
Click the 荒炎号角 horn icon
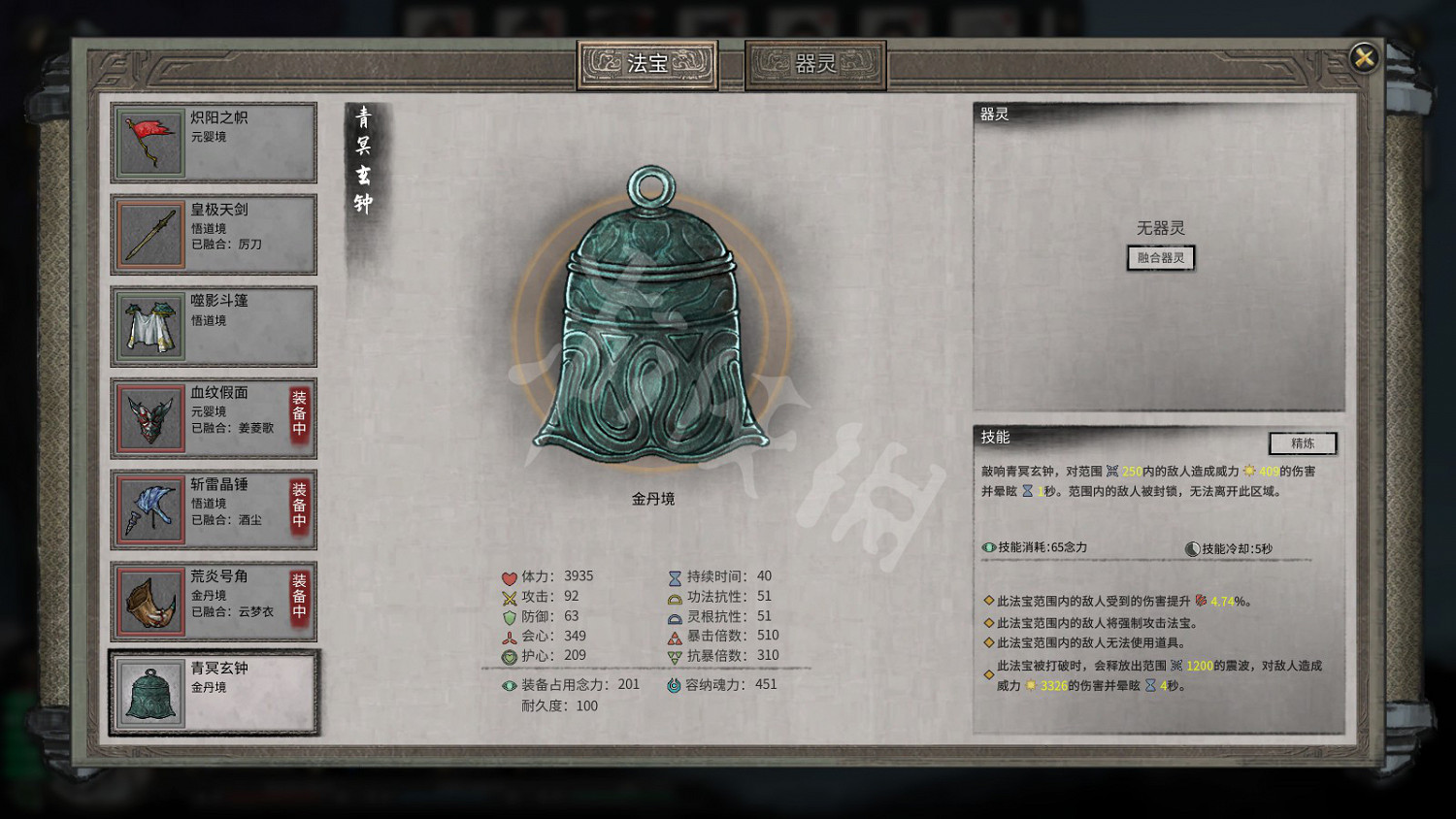(x=149, y=600)
